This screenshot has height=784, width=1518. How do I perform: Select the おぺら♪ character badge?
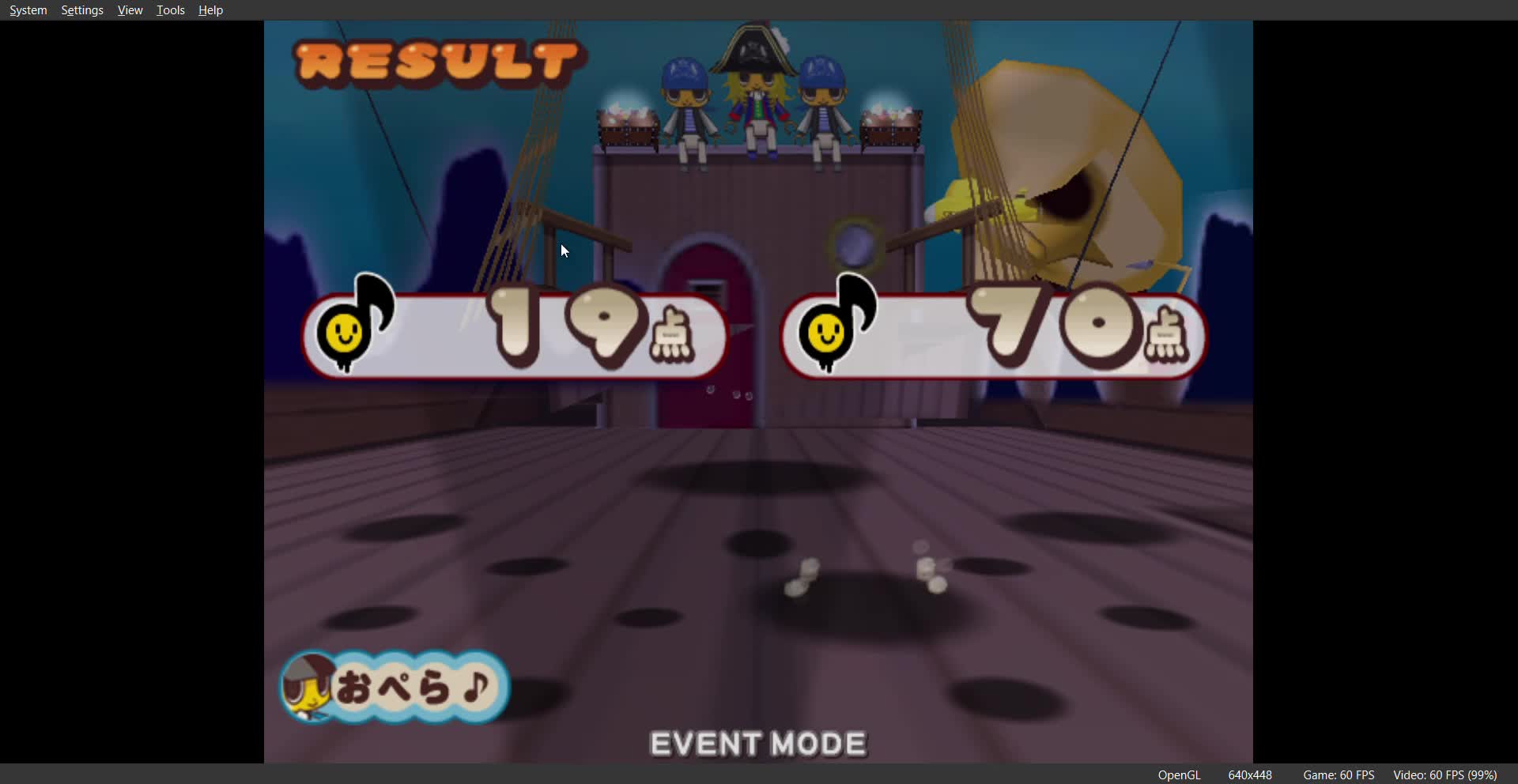[x=403, y=686]
